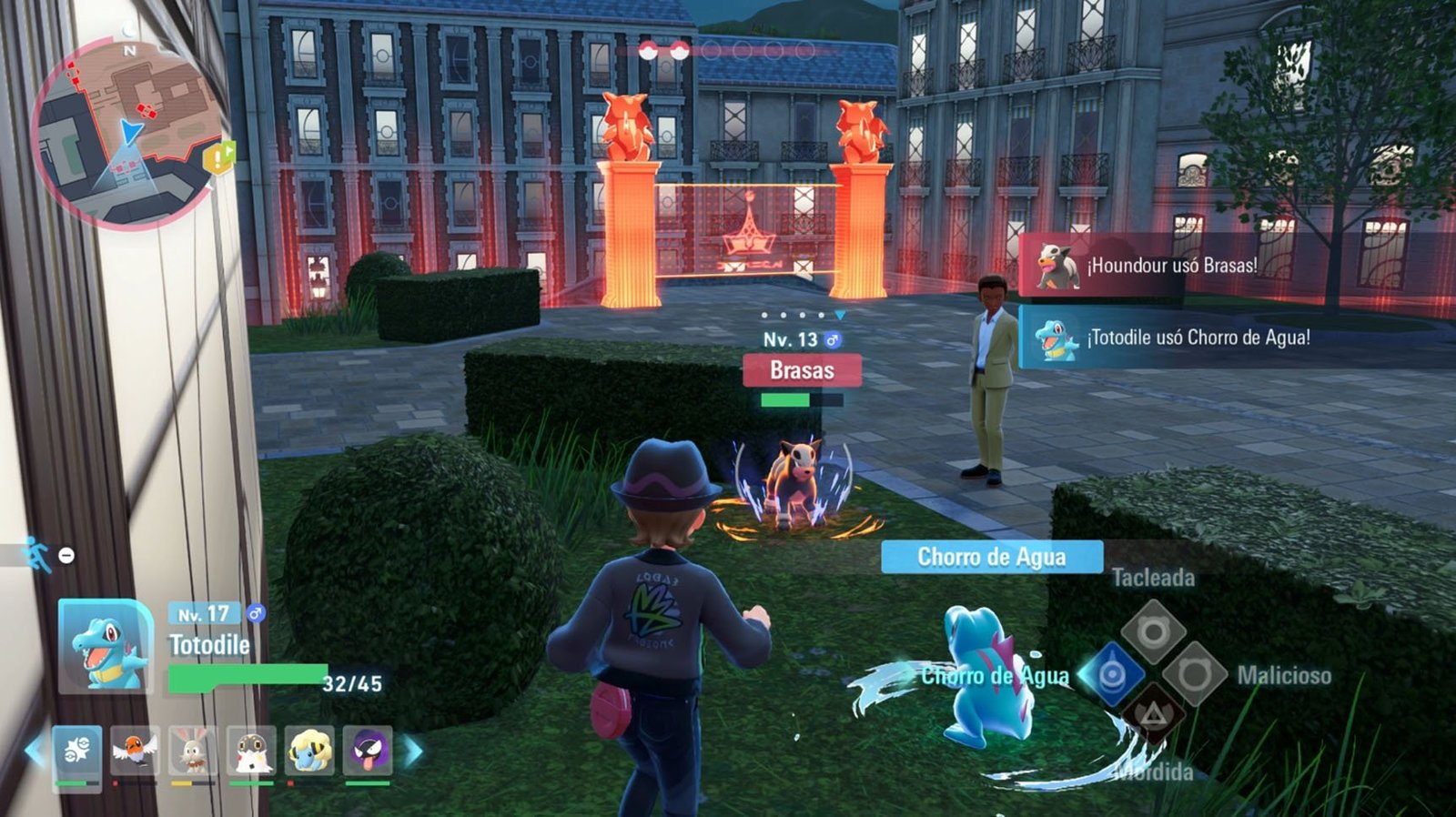This screenshot has height=817, width=1456.
Task: Select the Mareep party slot
Action: click(x=309, y=751)
